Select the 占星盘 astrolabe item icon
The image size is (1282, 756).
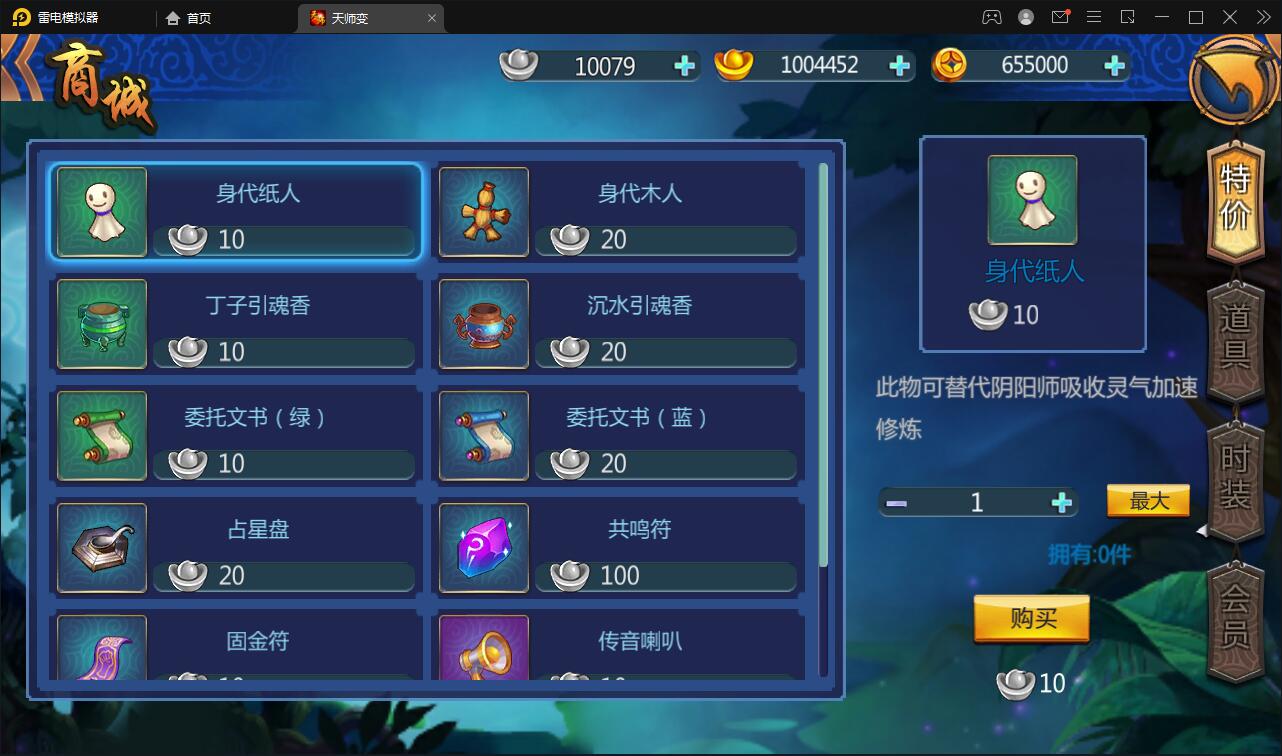point(100,547)
